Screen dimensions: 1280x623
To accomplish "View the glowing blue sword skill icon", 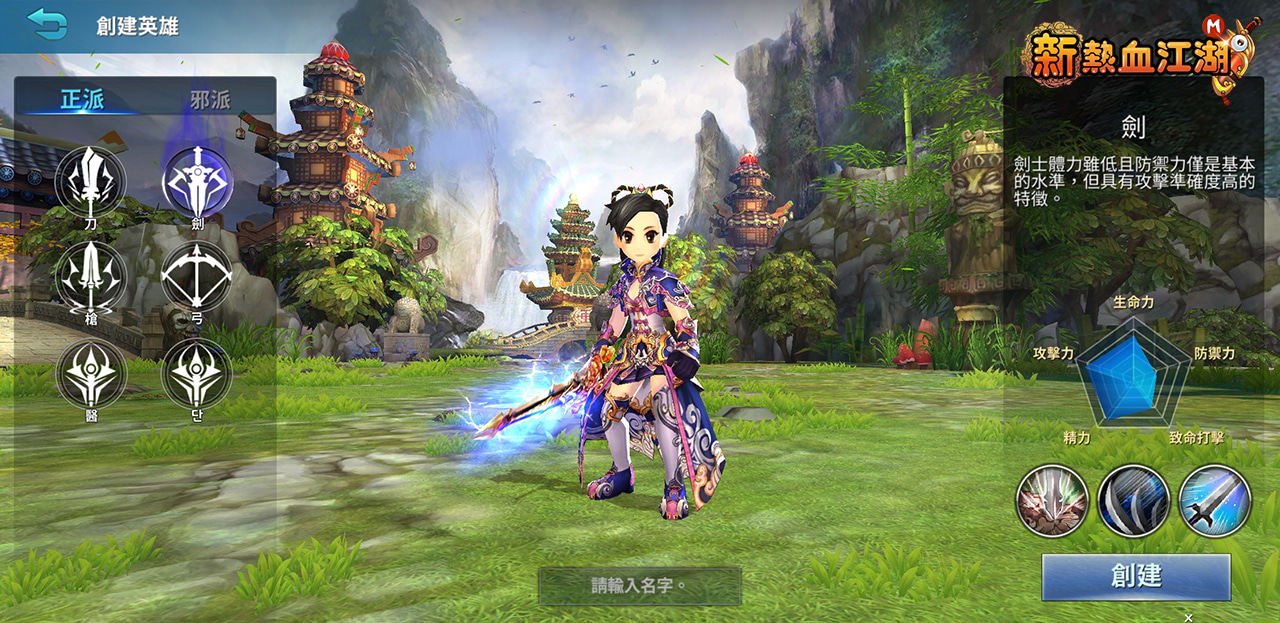I will click(1215, 501).
